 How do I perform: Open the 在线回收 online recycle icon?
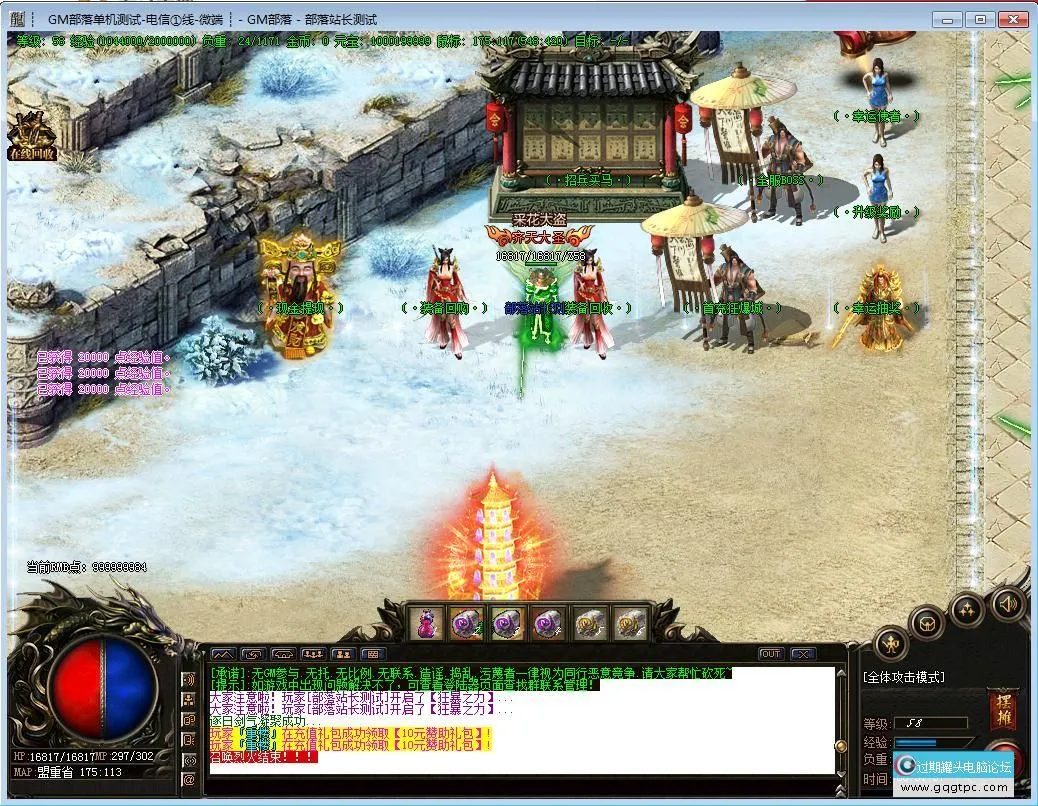[x=31, y=135]
